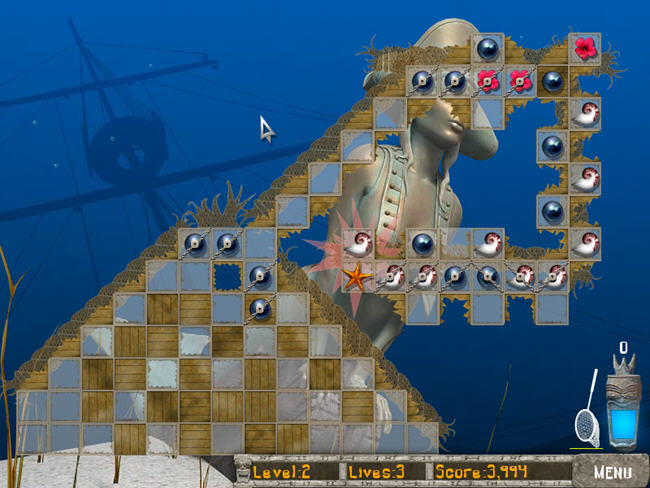Activate the tiki jar power-up
This screenshot has width=650, height=488.
pos(624,407)
